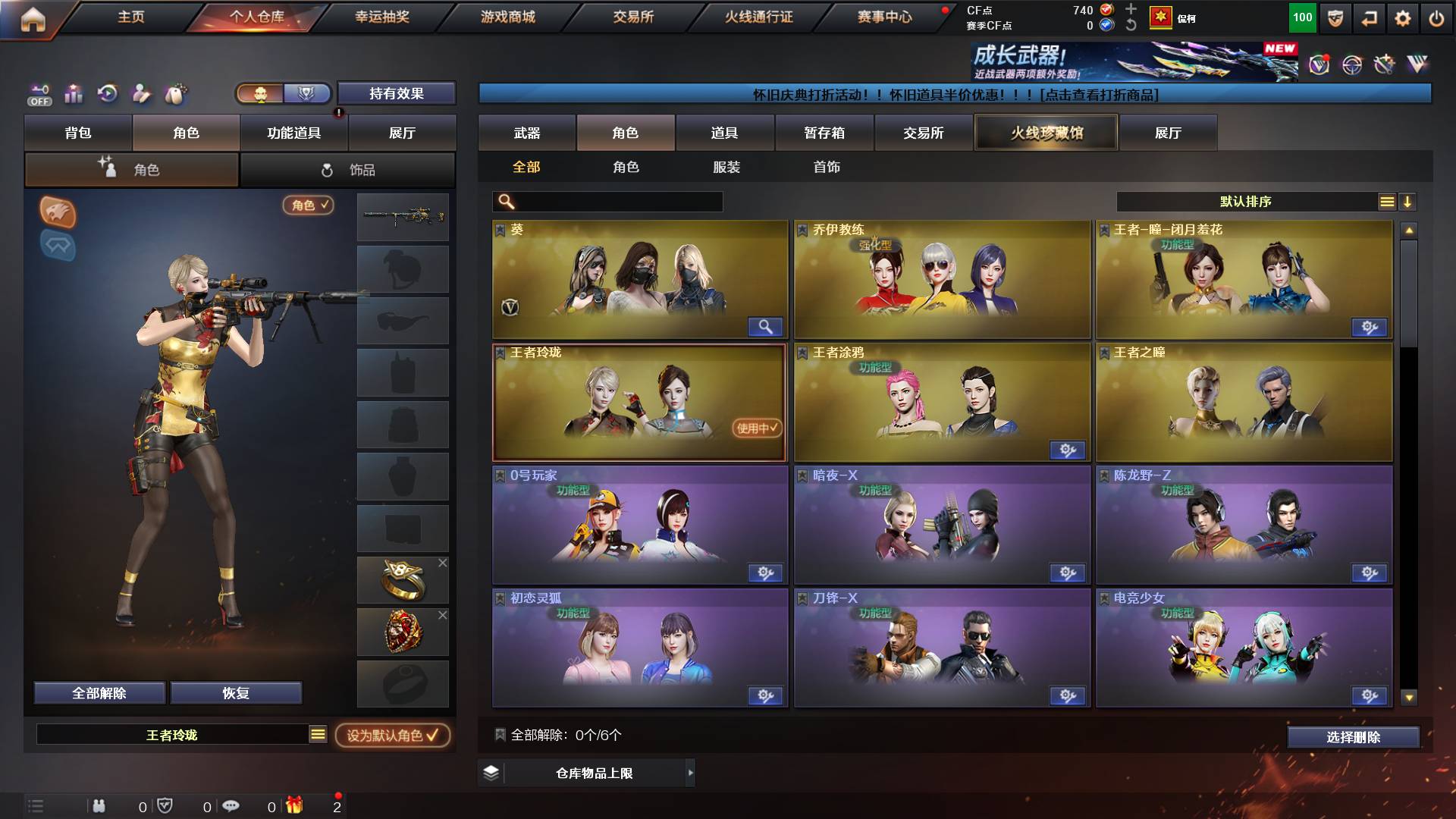Screen dimensions: 1456x819
Task: Switch to the 火线珍藏馆 tab
Action: [x=1046, y=132]
